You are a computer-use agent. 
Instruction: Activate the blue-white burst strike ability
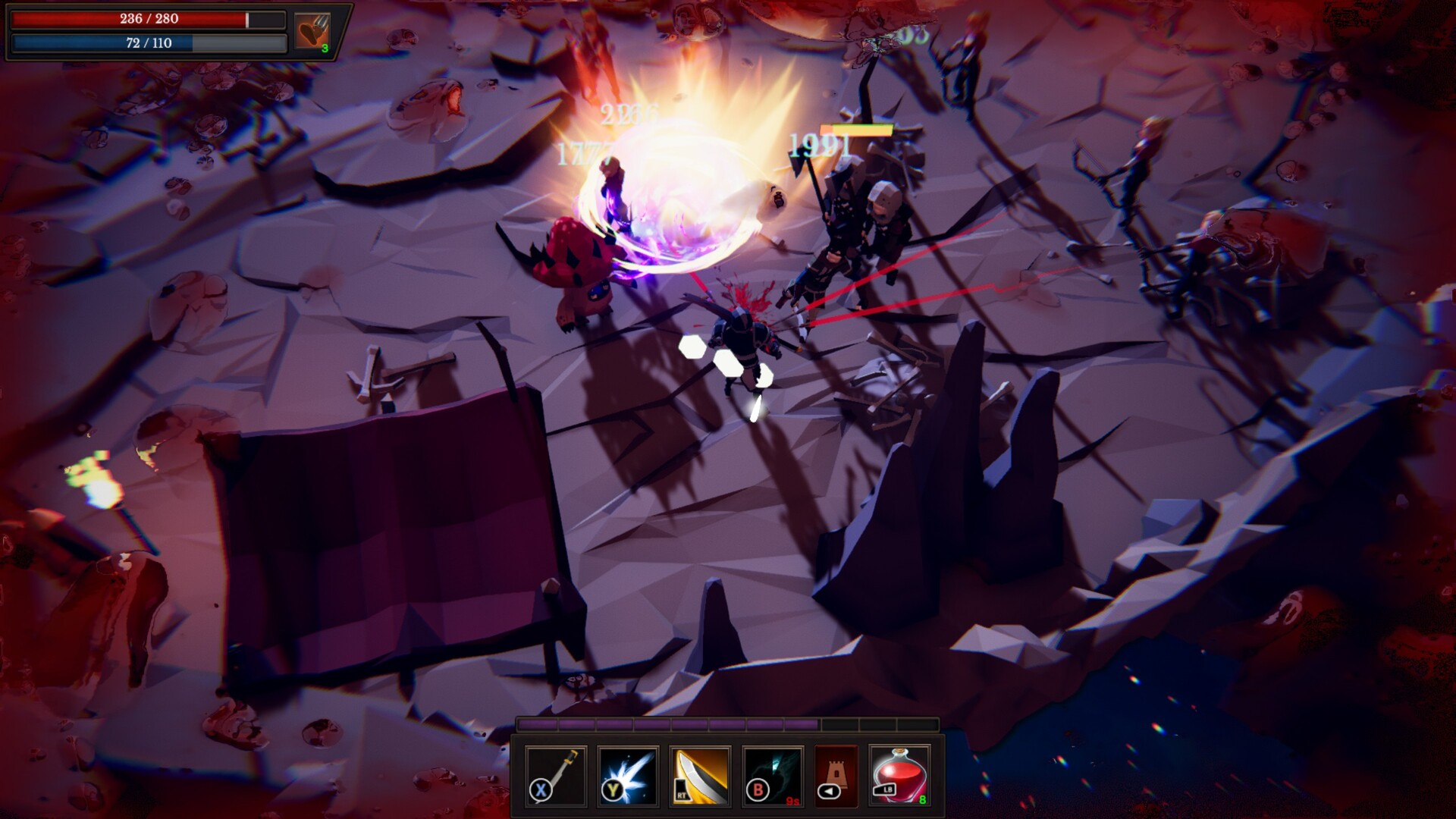coord(628,776)
